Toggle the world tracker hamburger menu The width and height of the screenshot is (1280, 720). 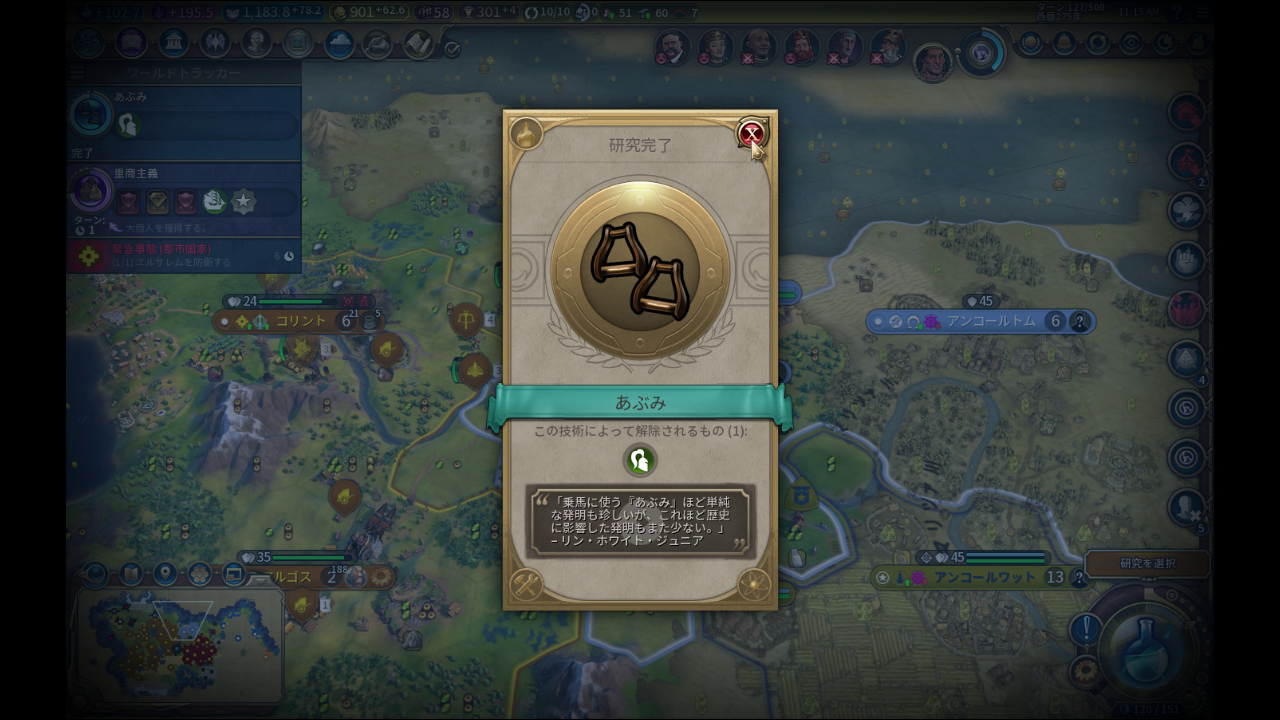77,73
